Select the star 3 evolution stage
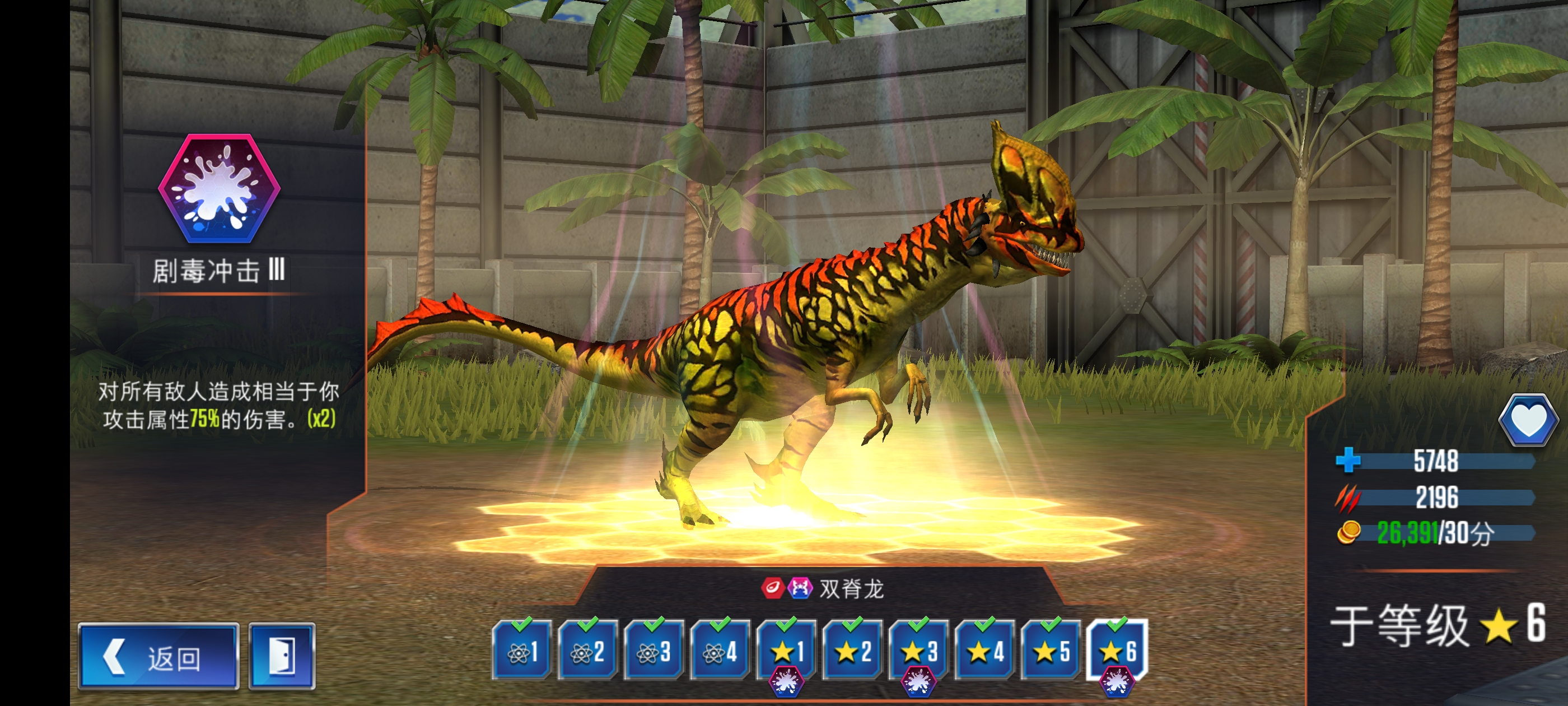This screenshot has width=1568, height=706. tap(919, 651)
